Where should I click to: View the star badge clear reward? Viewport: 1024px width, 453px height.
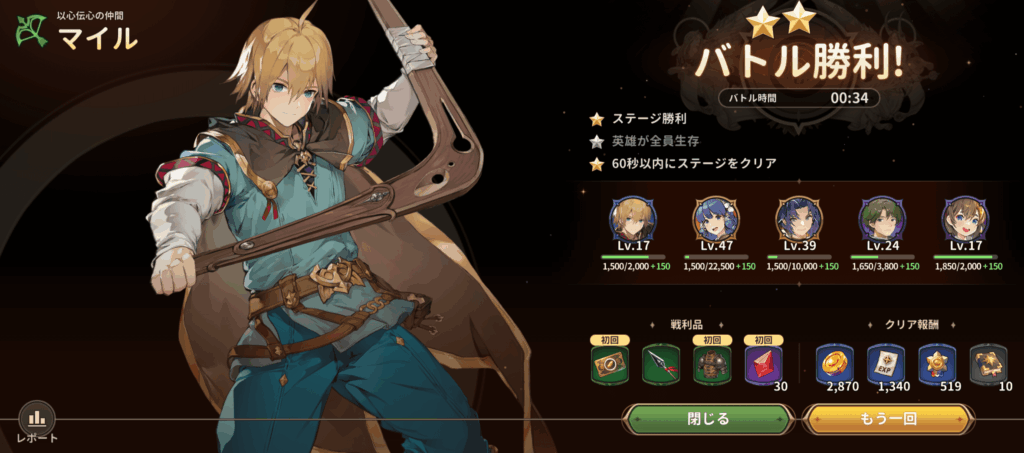(x=937, y=364)
